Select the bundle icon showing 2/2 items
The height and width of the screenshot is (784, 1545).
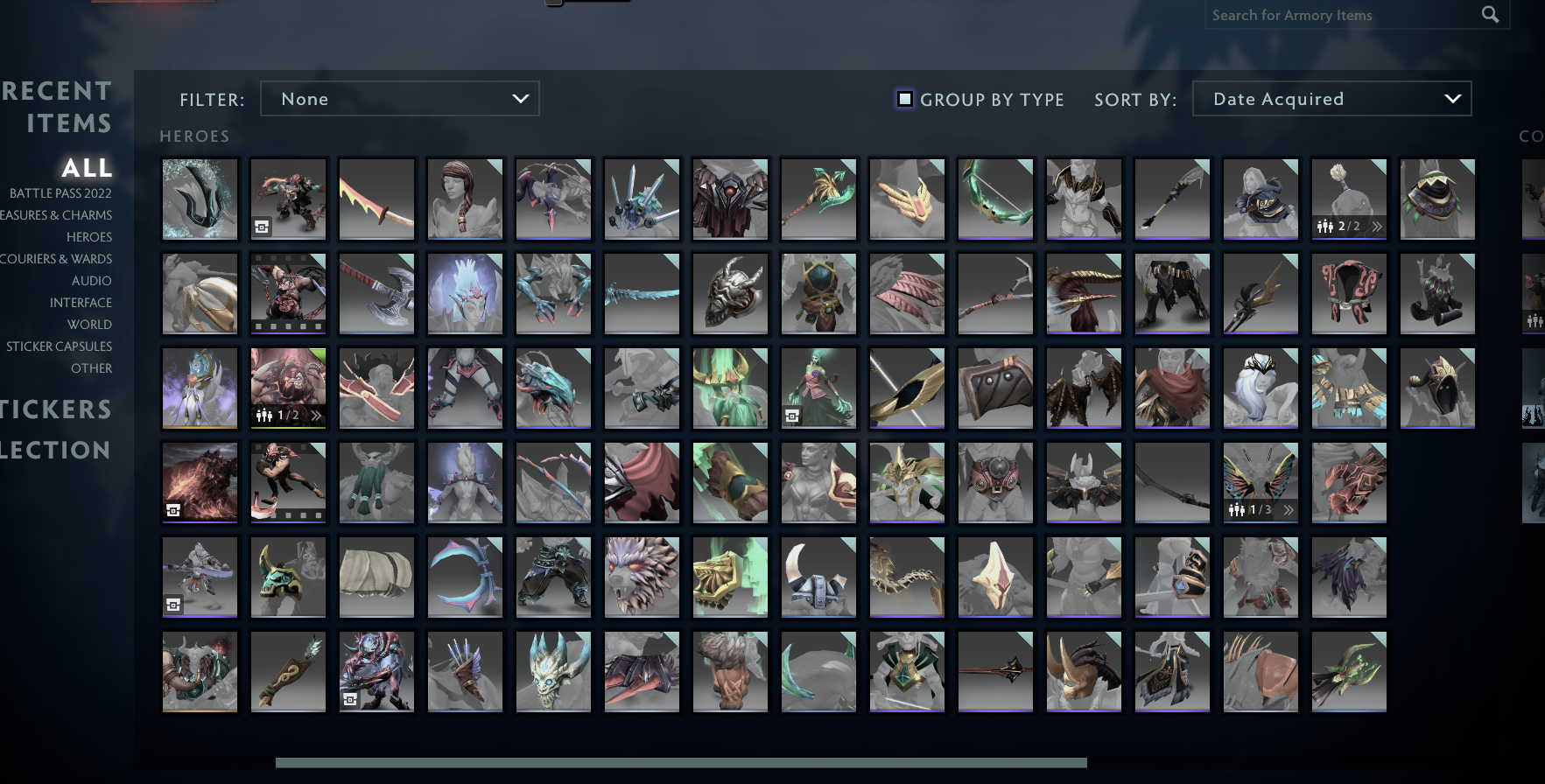coord(1339,227)
